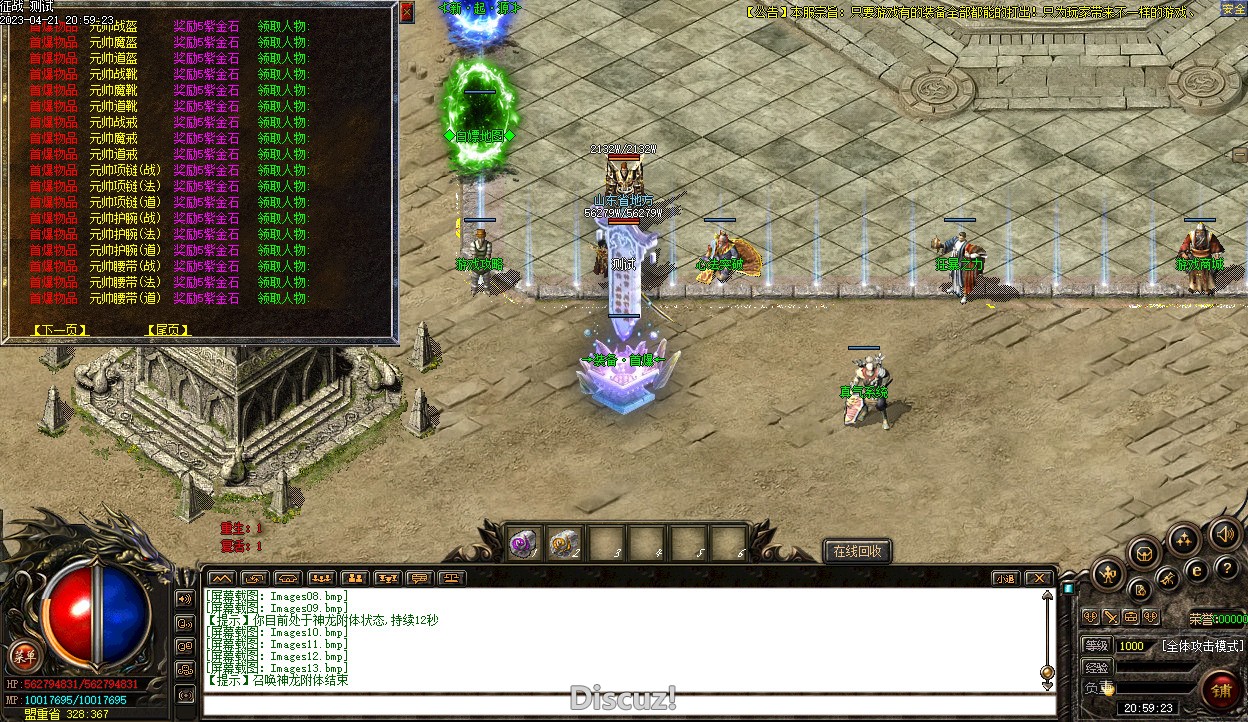Click the 经验 experience button
The image size is (1248, 722).
[x=1097, y=667]
